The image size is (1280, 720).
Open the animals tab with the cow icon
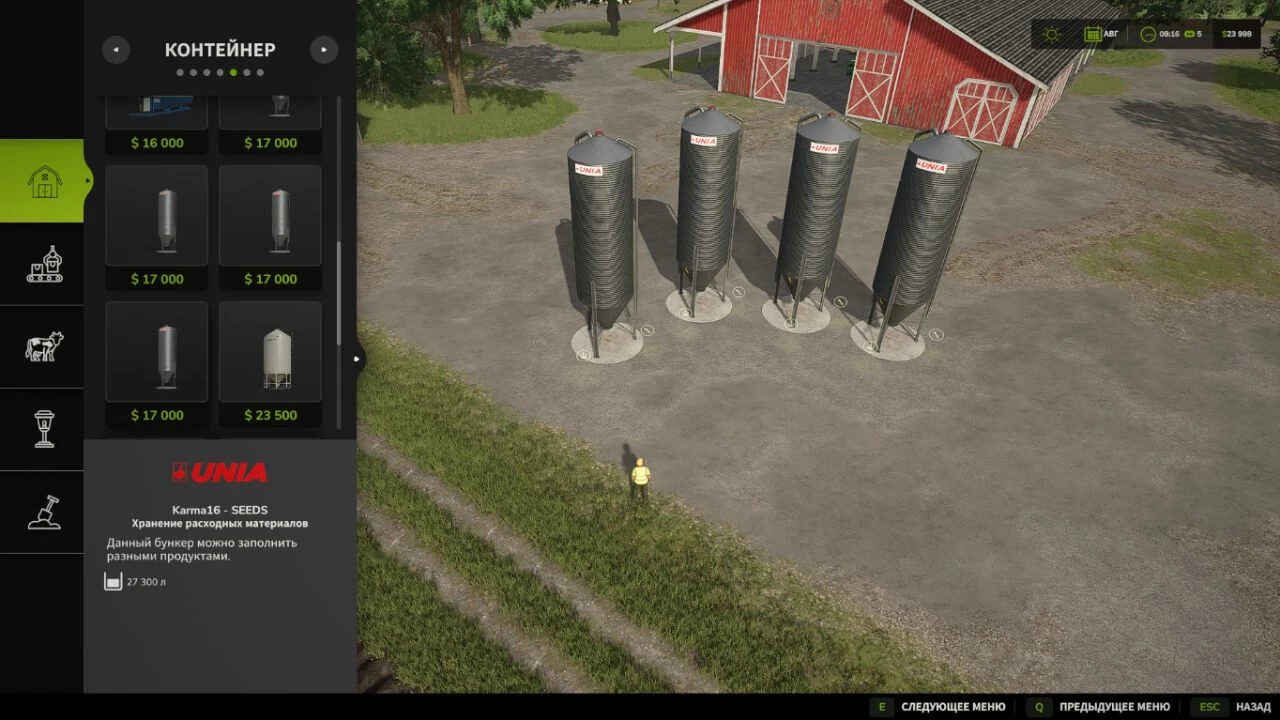coord(44,347)
